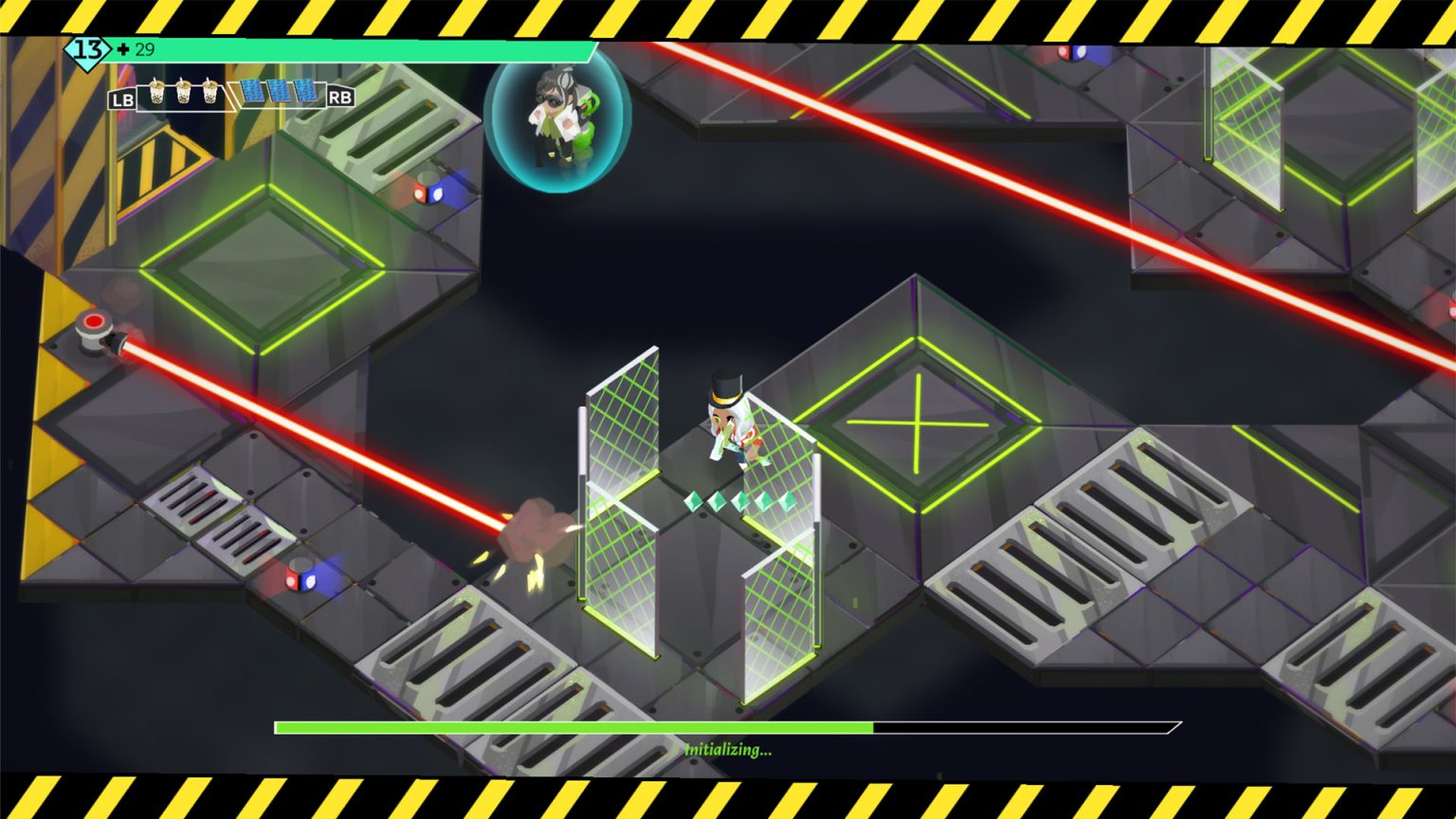The width and height of the screenshot is (1456, 819).
Task: Click the third bubble tea icon in the LB slot
Action: pyautogui.click(x=209, y=92)
